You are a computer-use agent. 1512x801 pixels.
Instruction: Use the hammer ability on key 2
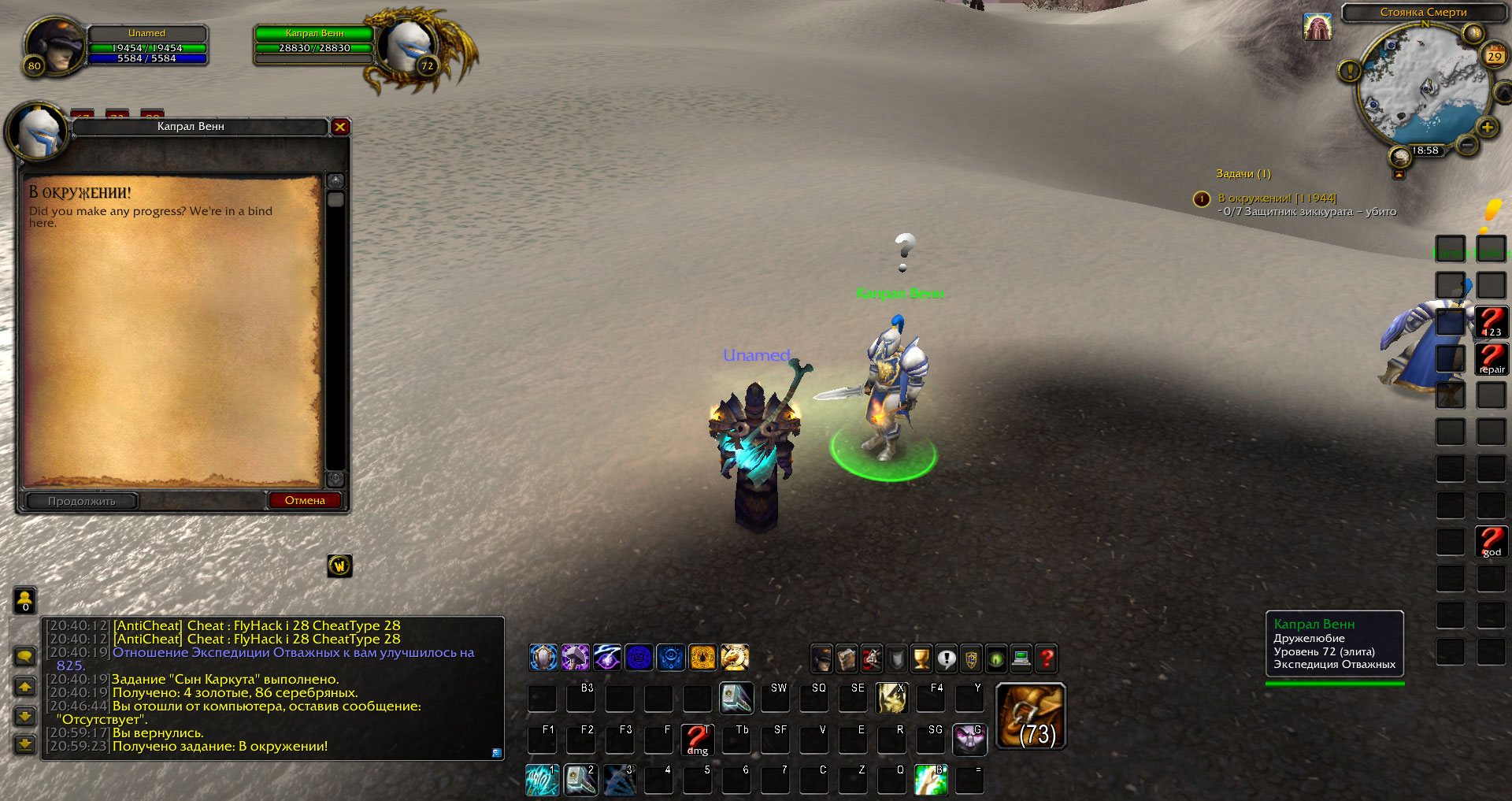pos(581,780)
